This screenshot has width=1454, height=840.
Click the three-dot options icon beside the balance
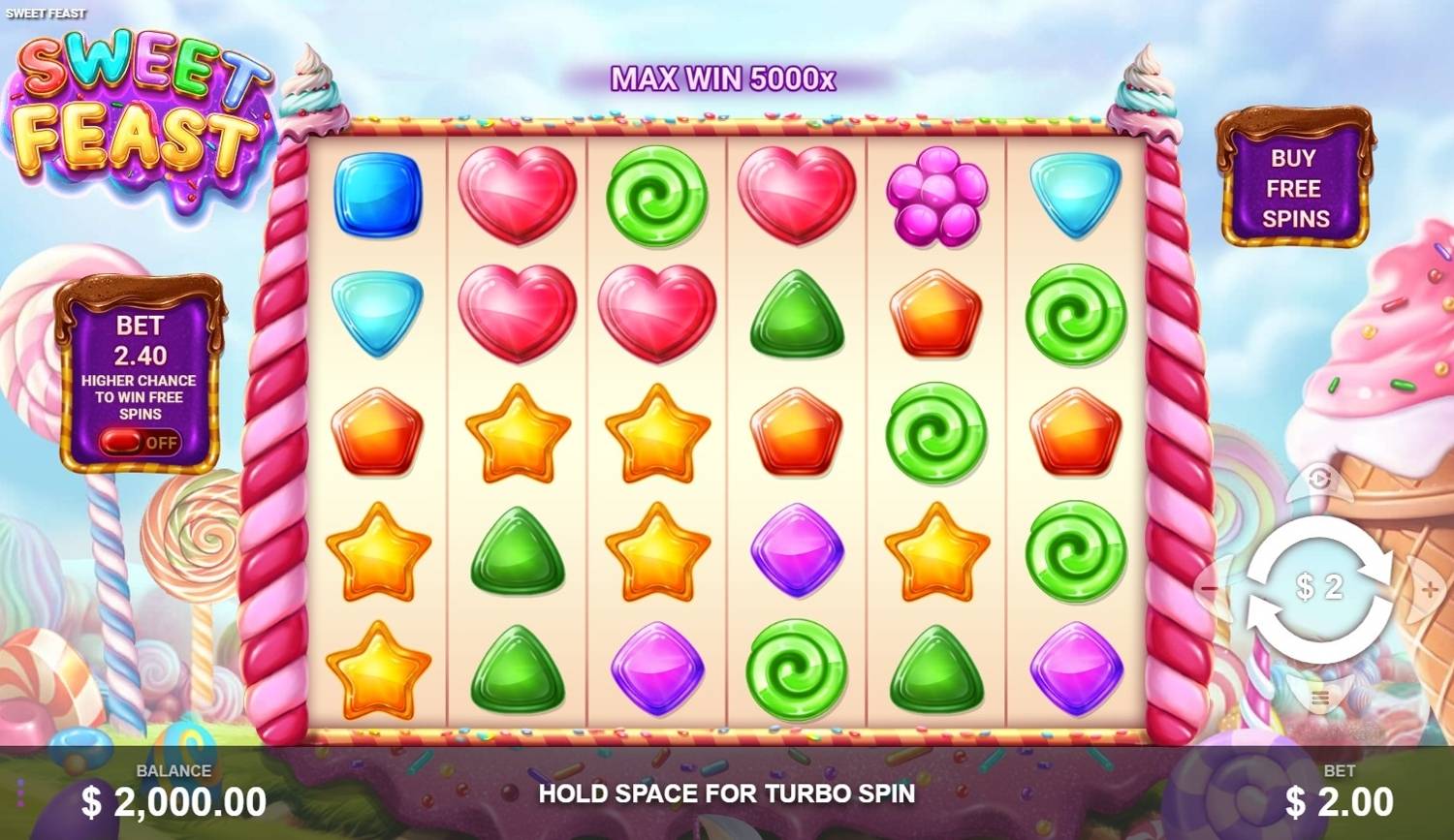tap(19, 791)
